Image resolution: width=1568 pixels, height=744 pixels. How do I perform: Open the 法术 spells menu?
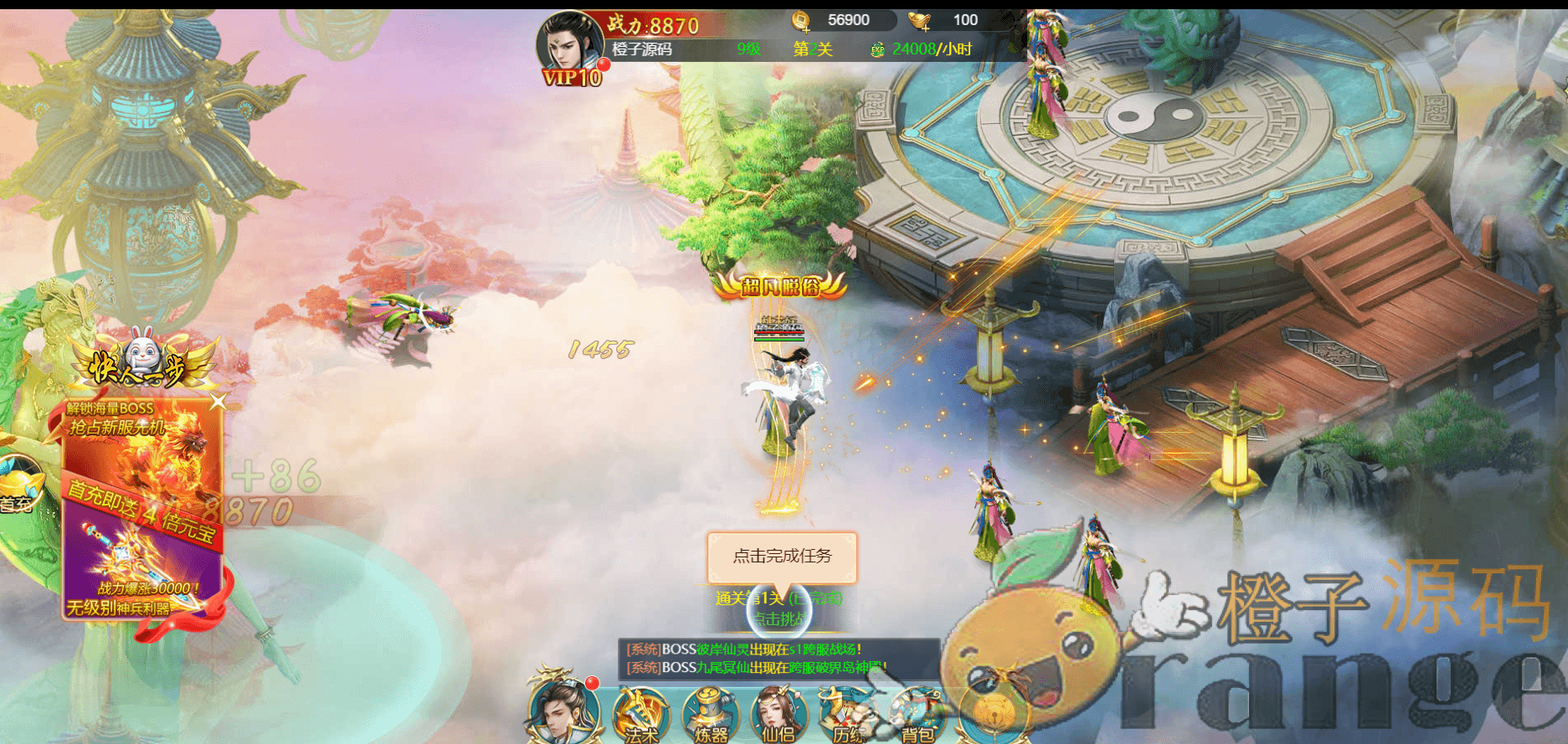640,716
